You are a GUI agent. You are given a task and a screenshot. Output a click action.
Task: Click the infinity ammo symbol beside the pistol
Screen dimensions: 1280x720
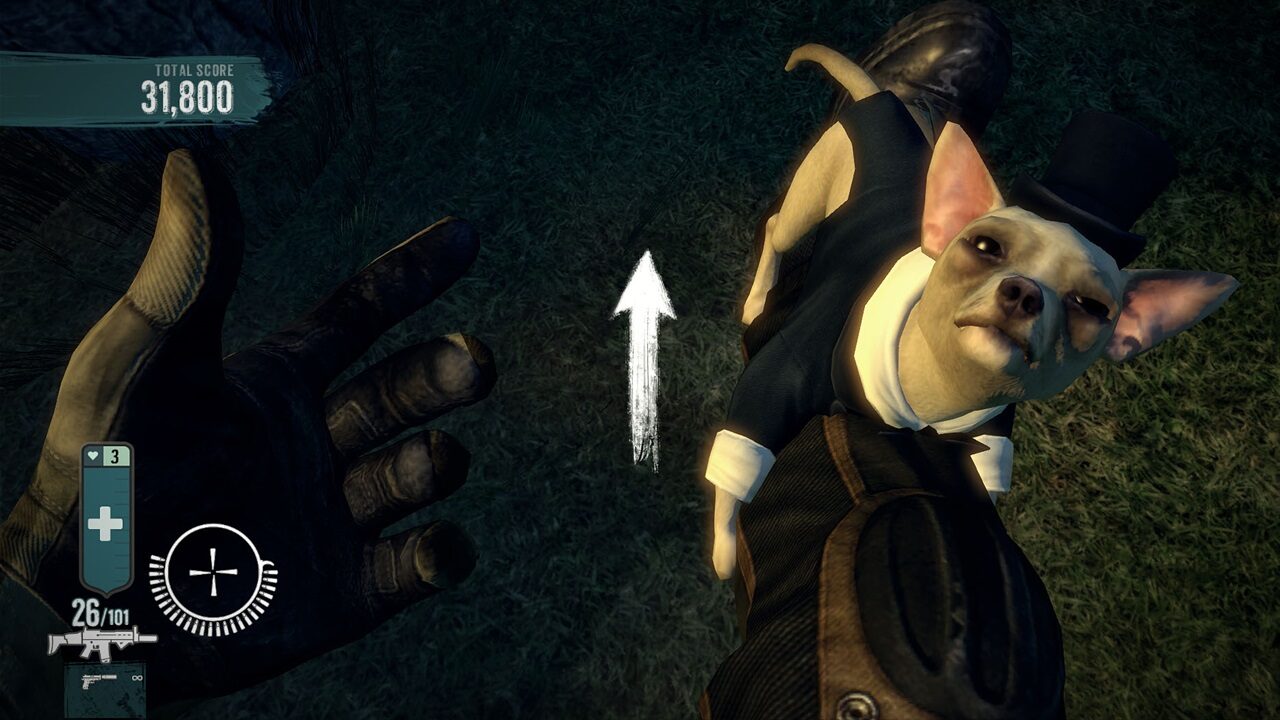coord(136,678)
